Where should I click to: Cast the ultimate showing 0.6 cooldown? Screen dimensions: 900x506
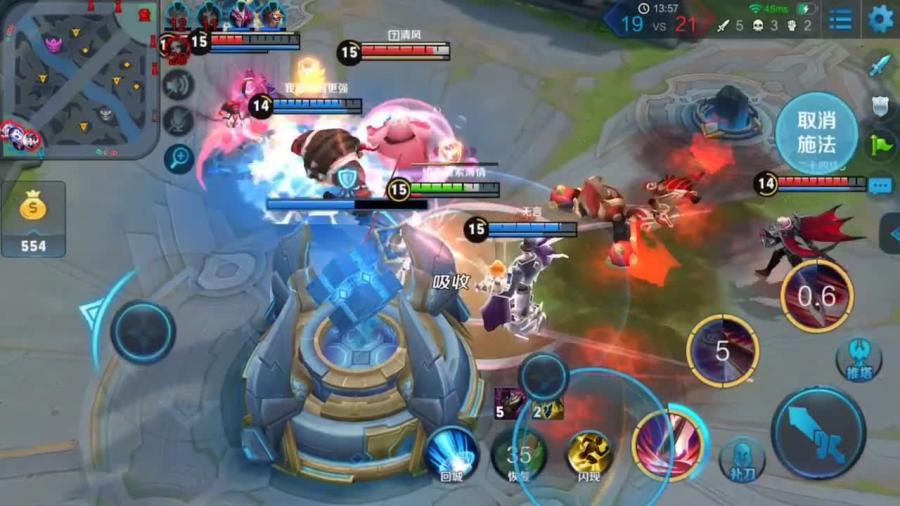point(816,296)
